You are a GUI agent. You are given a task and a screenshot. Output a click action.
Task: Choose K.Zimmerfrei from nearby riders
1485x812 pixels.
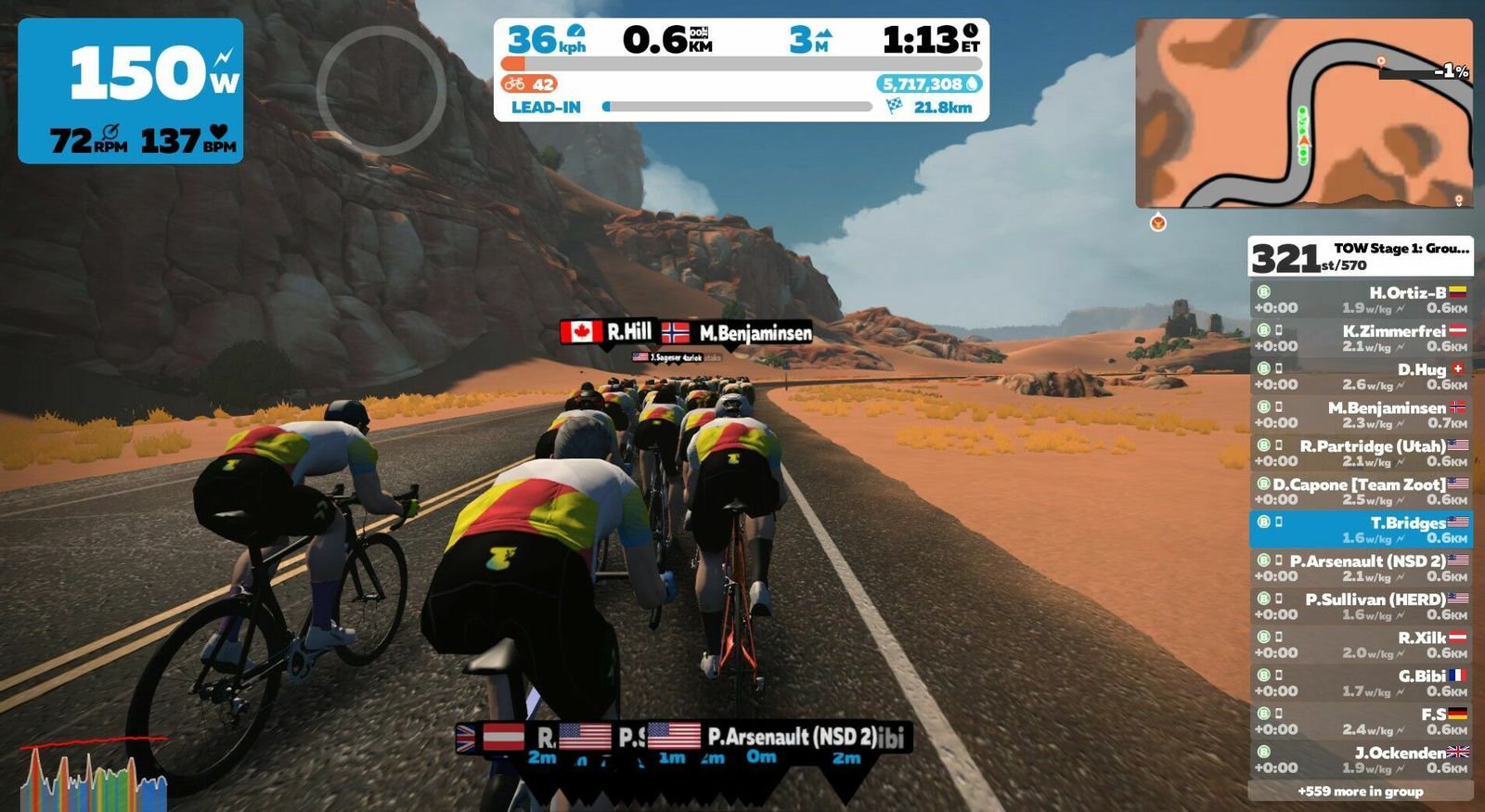(1360, 338)
